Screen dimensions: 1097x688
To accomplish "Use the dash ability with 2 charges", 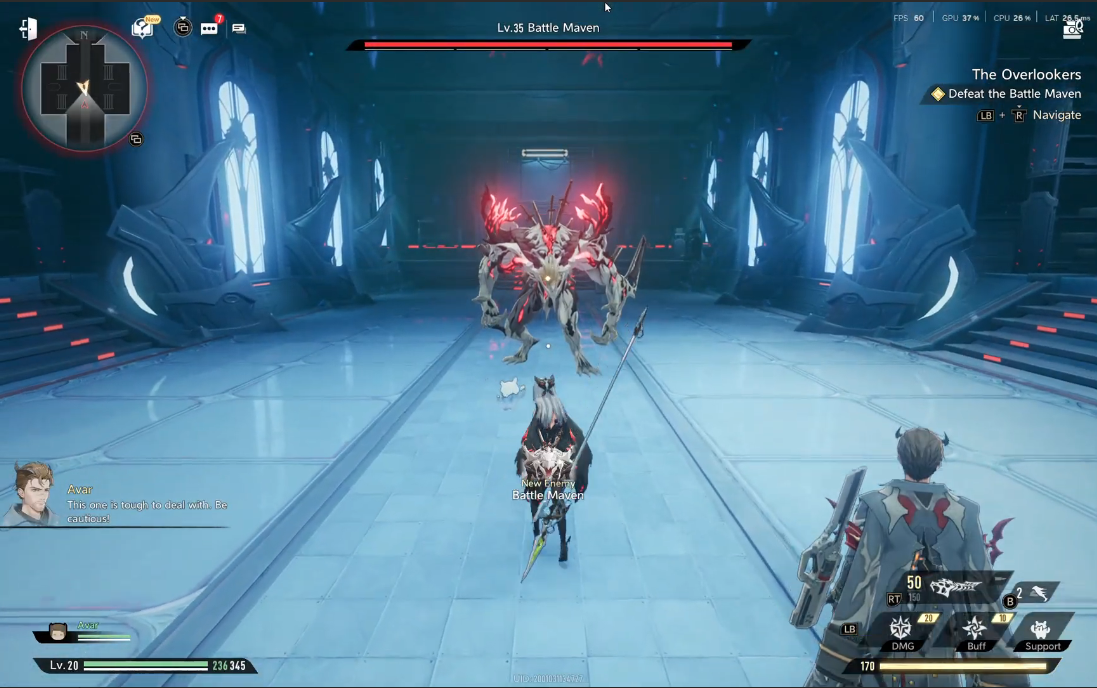I will tap(1038, 593).
